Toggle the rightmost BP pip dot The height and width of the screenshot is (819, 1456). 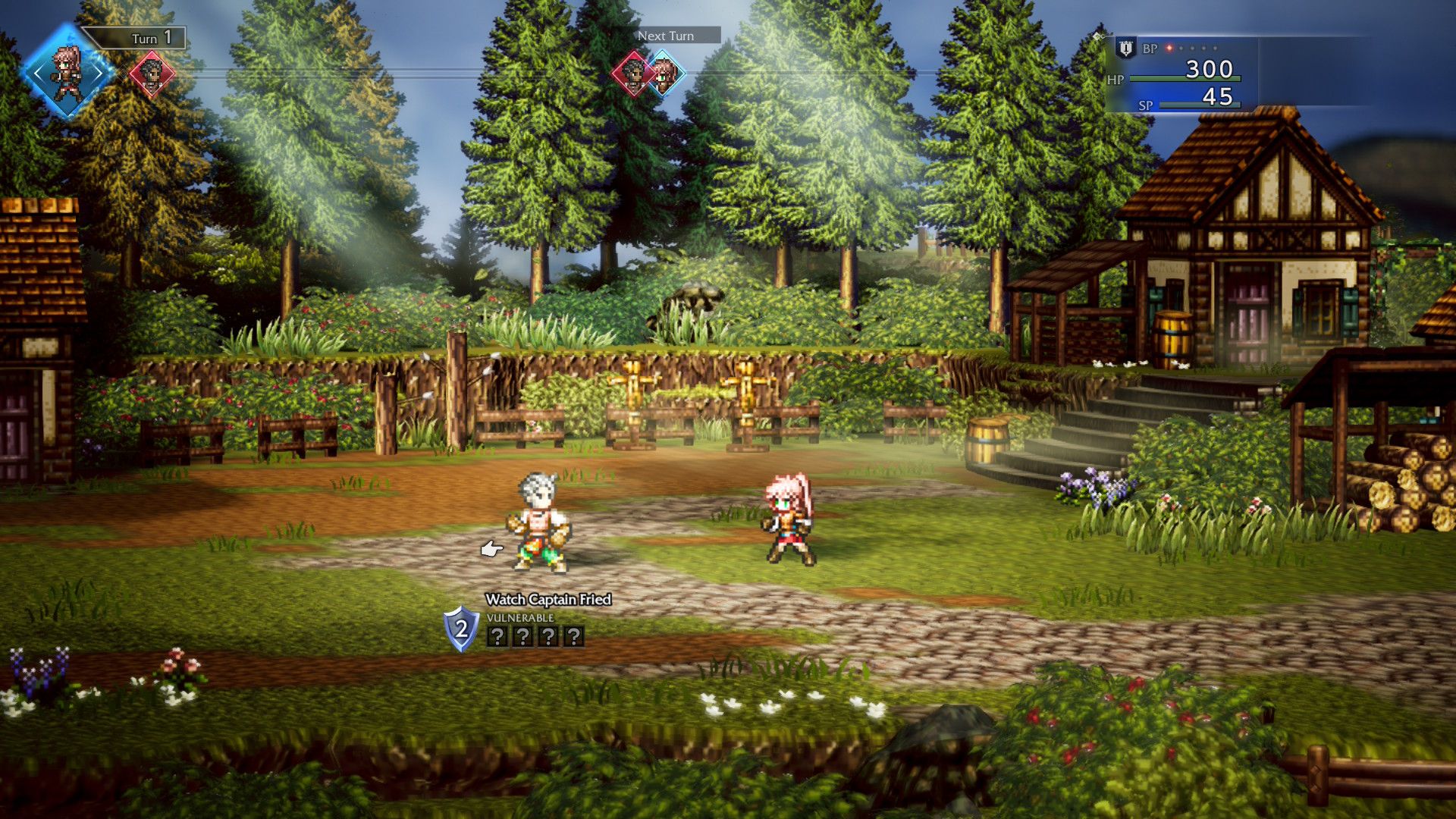(x=1214, y=48)
